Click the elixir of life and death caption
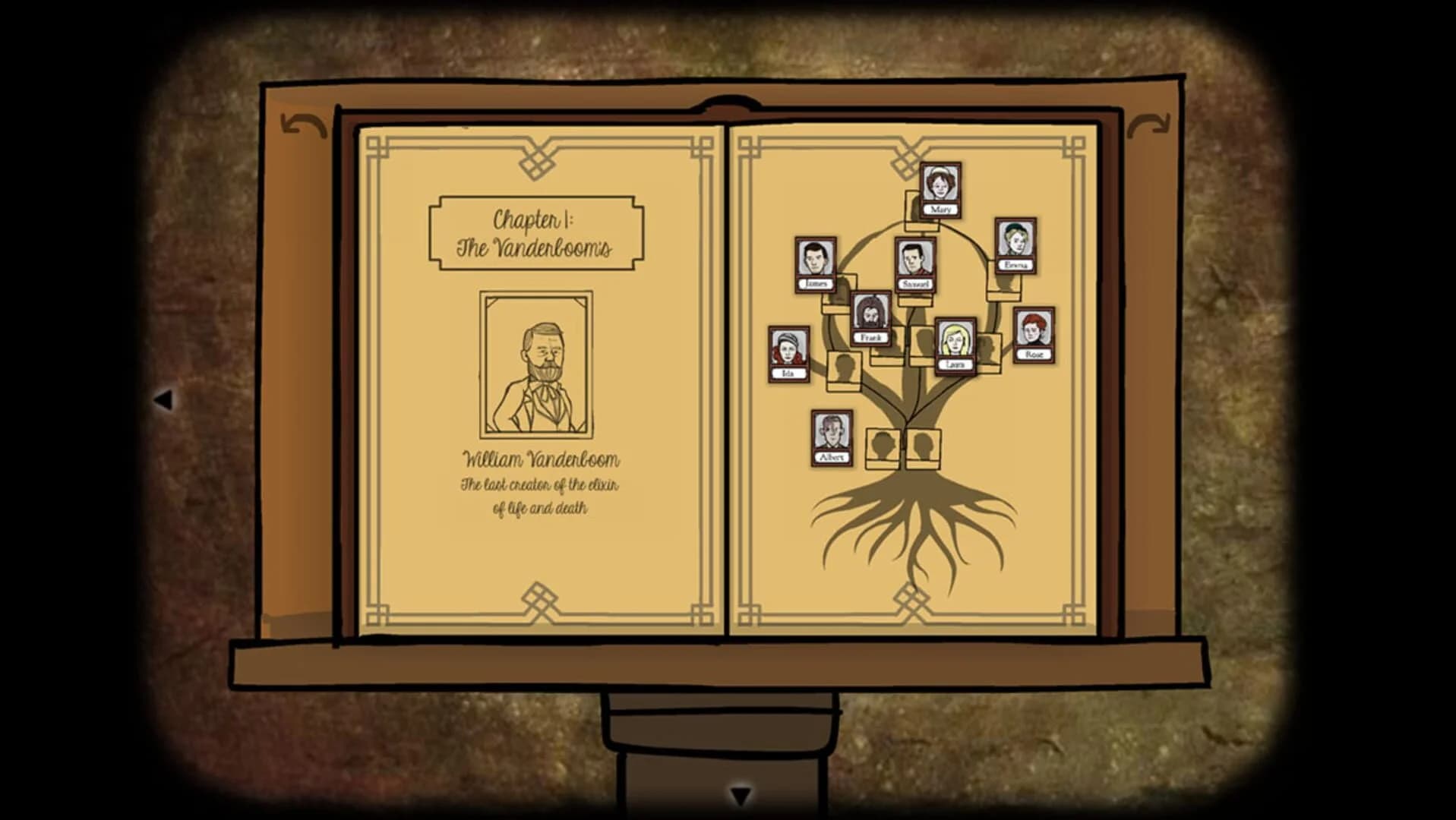Image resolution: width=1456 pixels, height=820 pixels. [x=541, y=494]
